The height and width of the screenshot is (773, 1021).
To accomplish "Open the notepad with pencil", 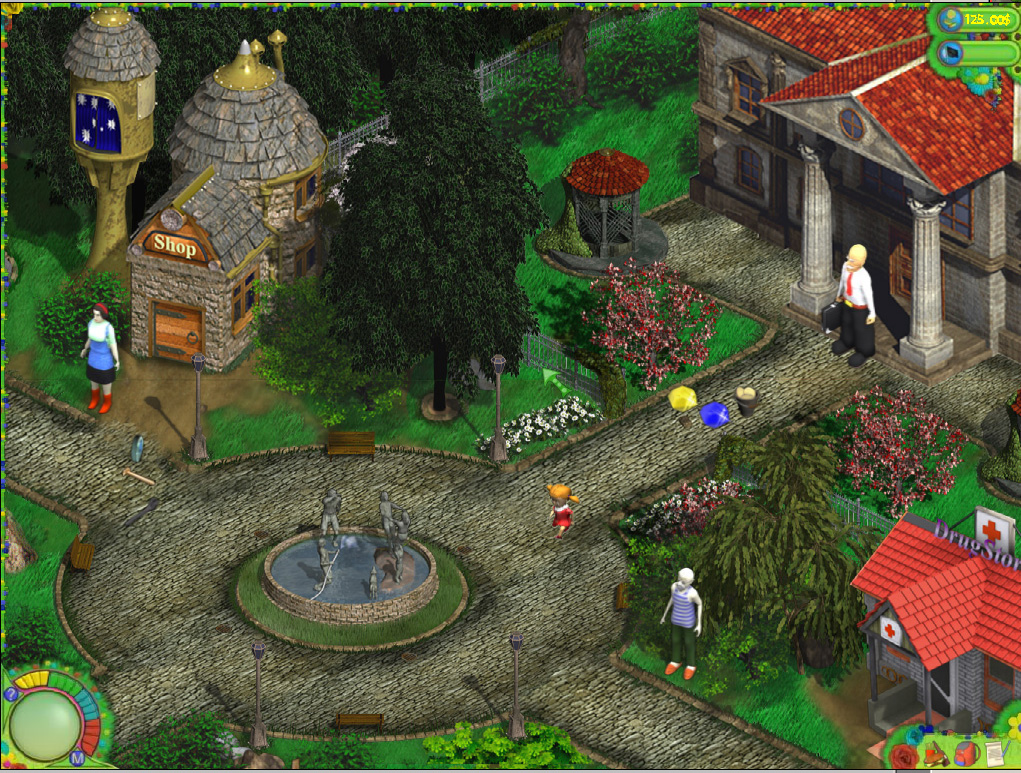I will click(994, 753).
